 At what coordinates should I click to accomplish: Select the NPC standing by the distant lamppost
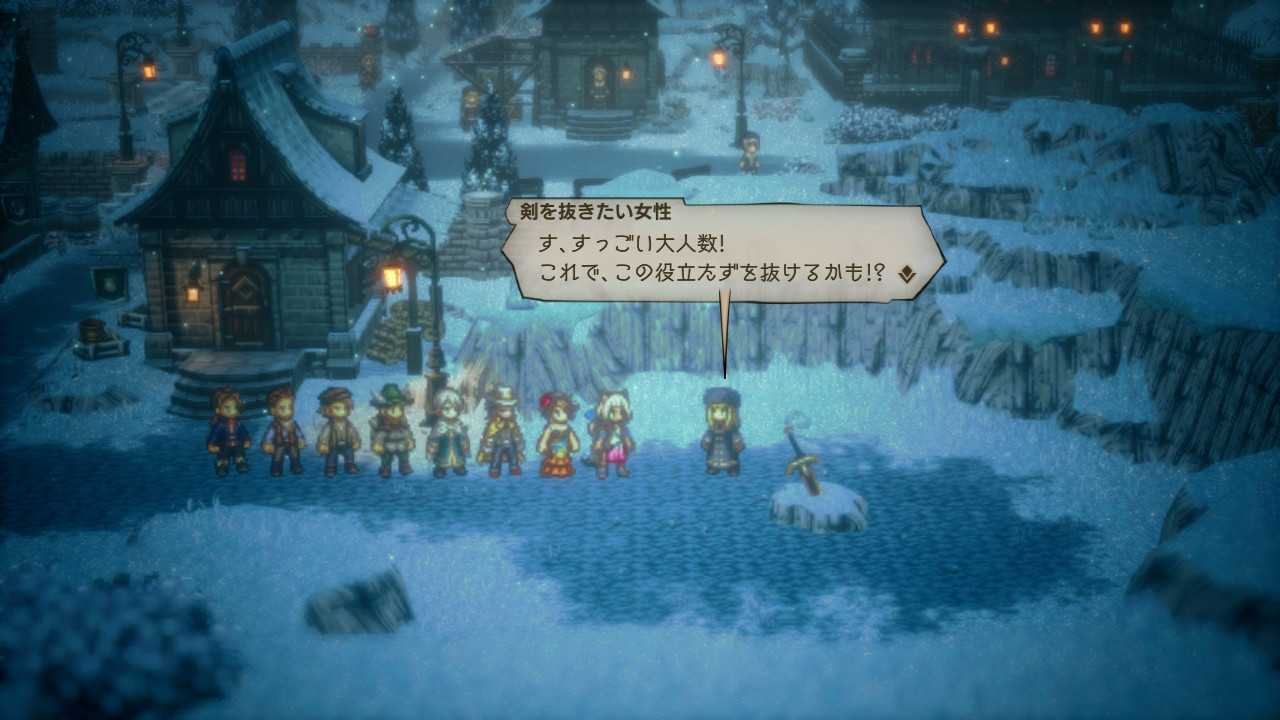751,151
